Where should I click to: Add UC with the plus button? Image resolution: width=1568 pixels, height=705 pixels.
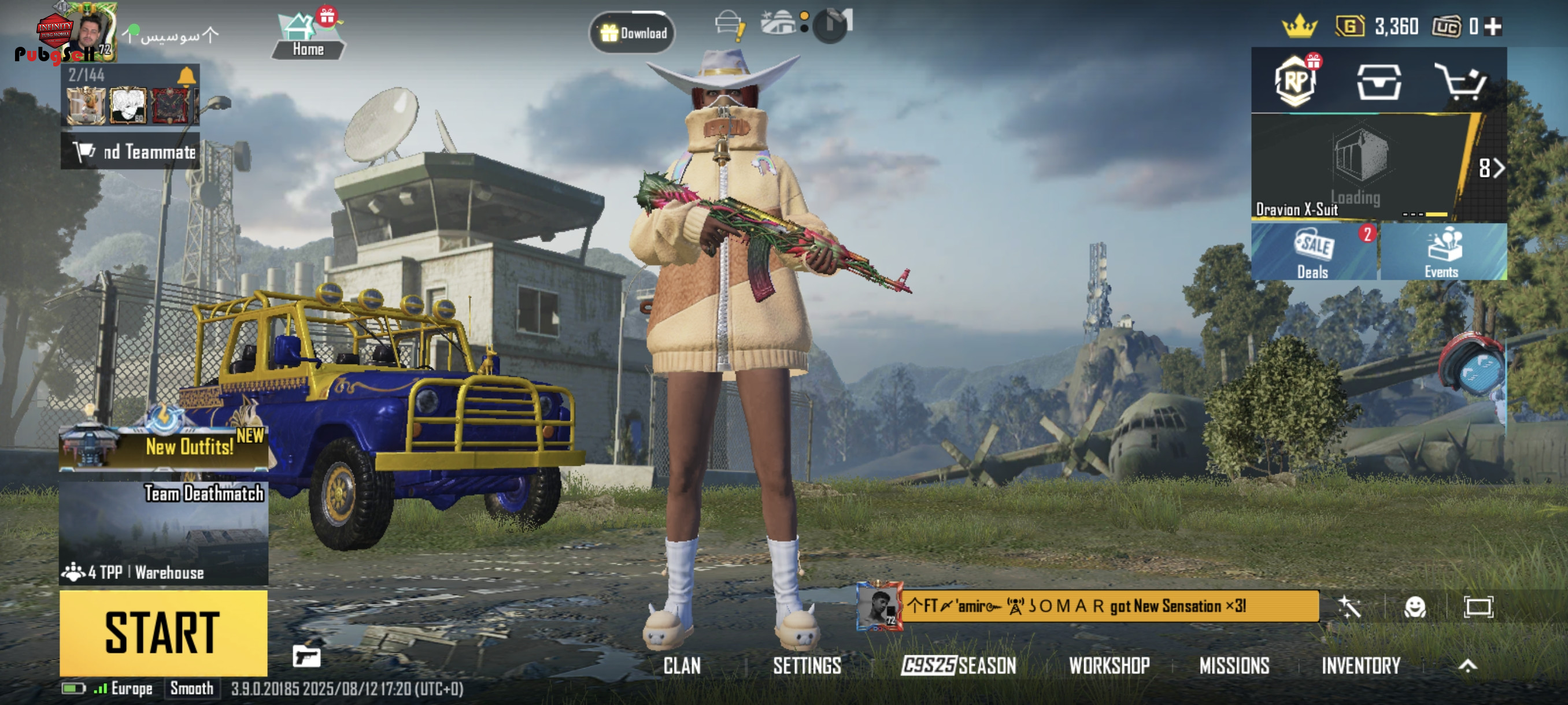pyautogui.click(x=1492, y=27)
